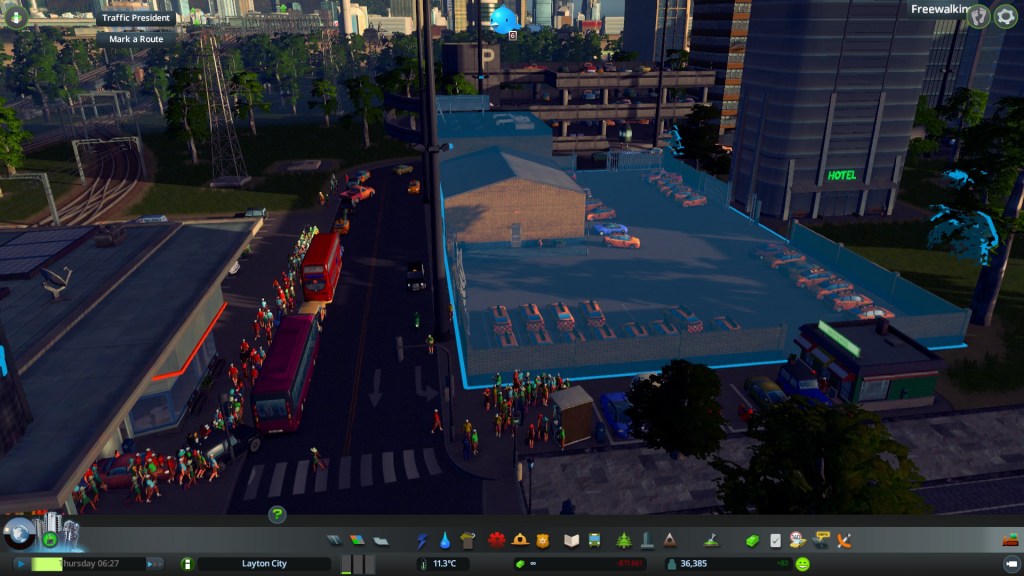Toggle the play/pause simulation button
The image size is (1024, 576).
tap(21, 564)
